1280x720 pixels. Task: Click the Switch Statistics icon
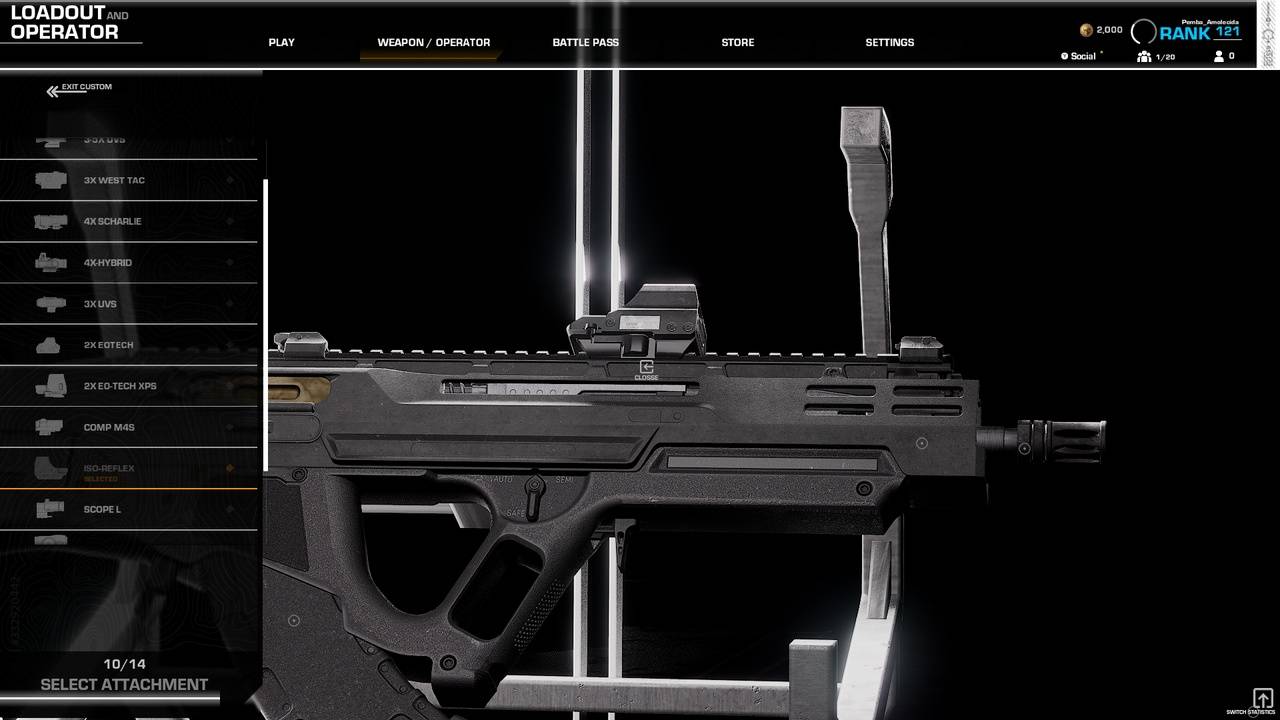point(1261,699)
